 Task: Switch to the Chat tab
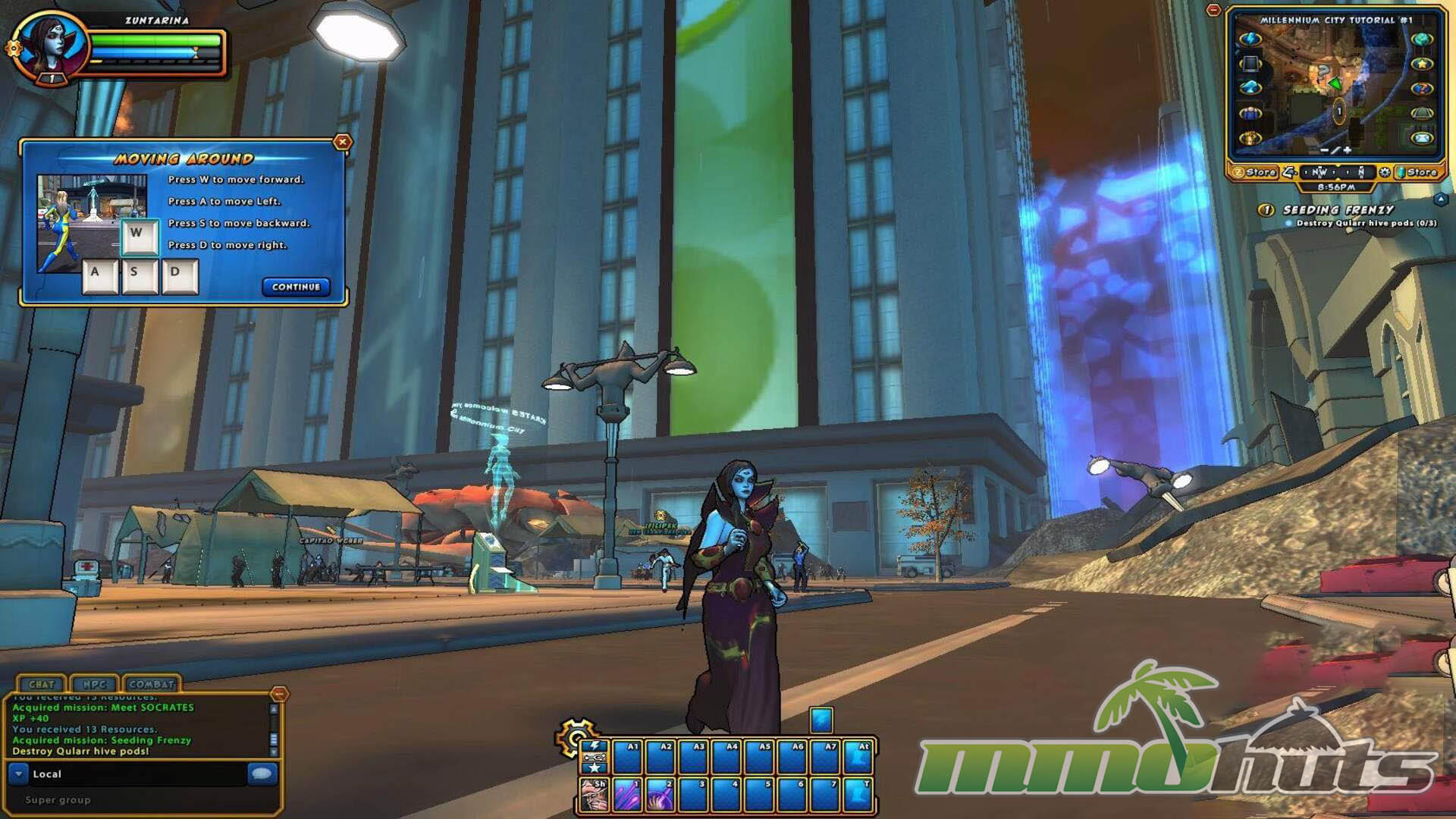tap(41, 684)
